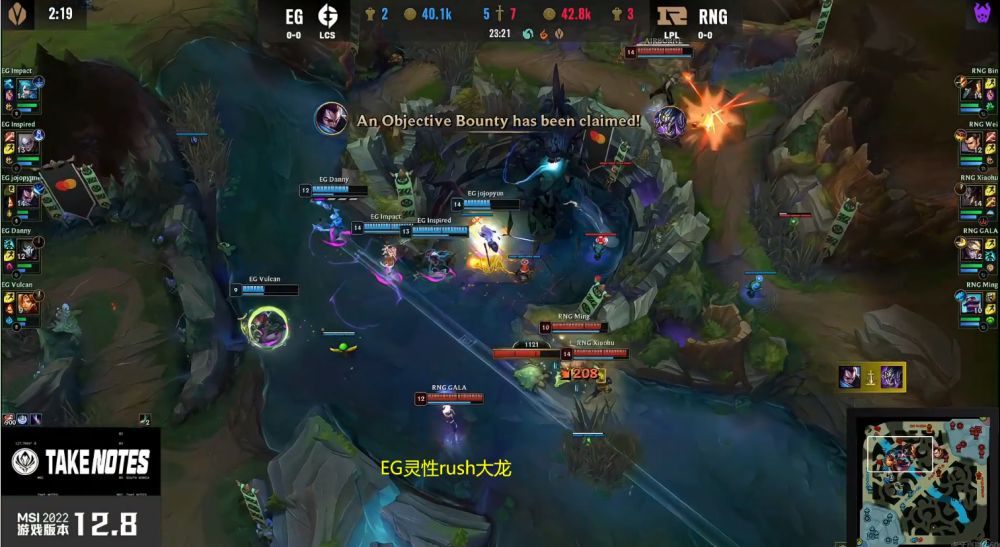Click the Take Notes MSI 2022 banner
This screenshot has width=1000, height=547.
[81, 476]
